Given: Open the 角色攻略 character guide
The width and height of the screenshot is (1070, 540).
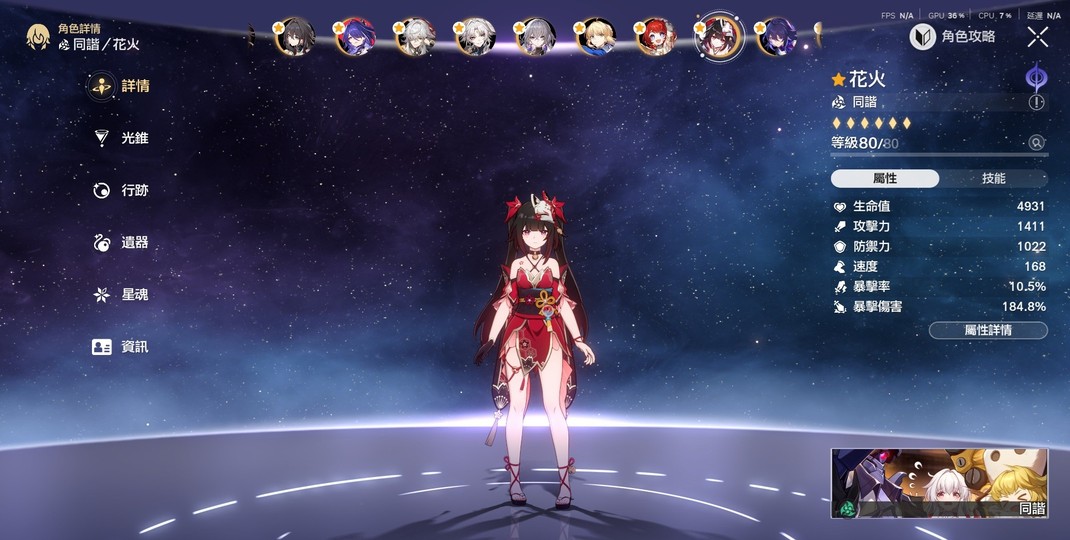Looking at the screenshot, I should coord(953,37).
